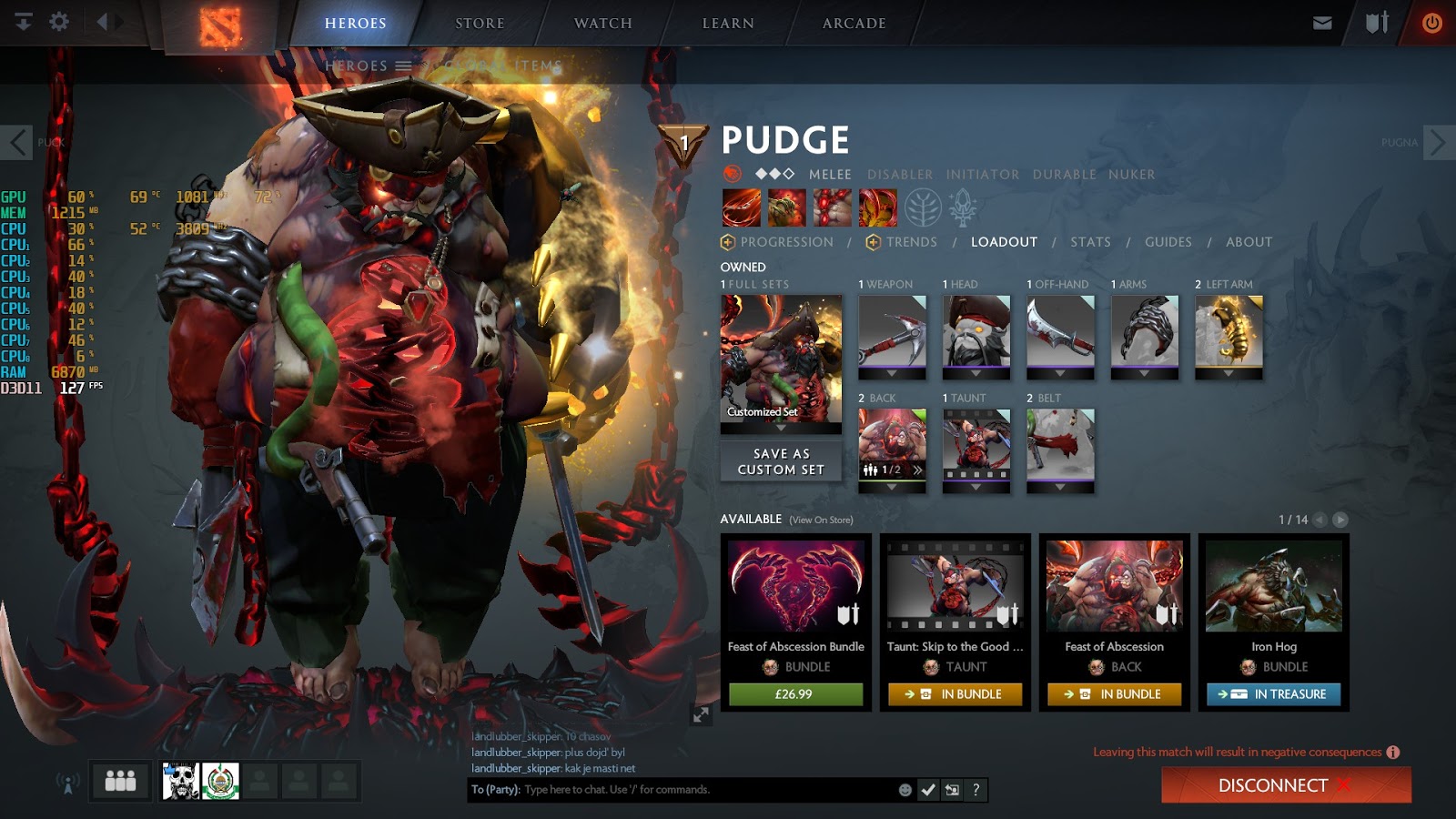The image size is (1456, 819).
Task: Expand the style arrow under the Weapon thumbnail
Action: pyautogui.click(x=890, y=371)
